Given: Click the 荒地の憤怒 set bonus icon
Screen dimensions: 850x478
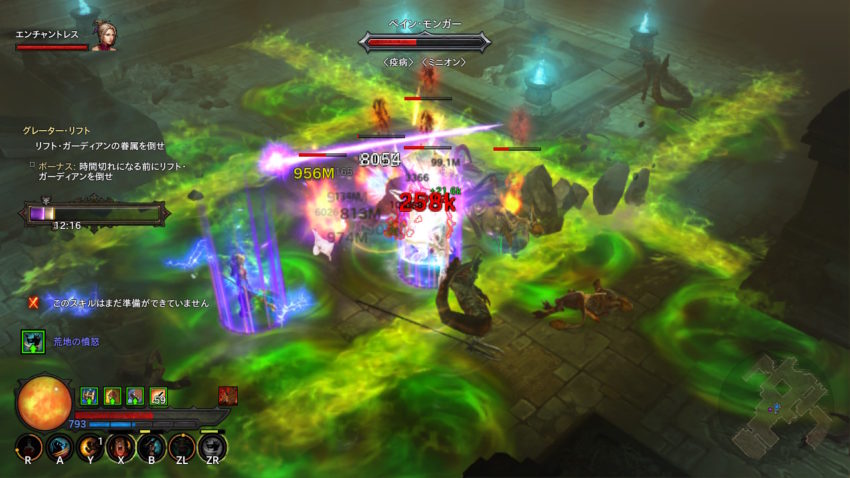Looking at the screenshot, I should pyautogui.click(x=33, y=342).
